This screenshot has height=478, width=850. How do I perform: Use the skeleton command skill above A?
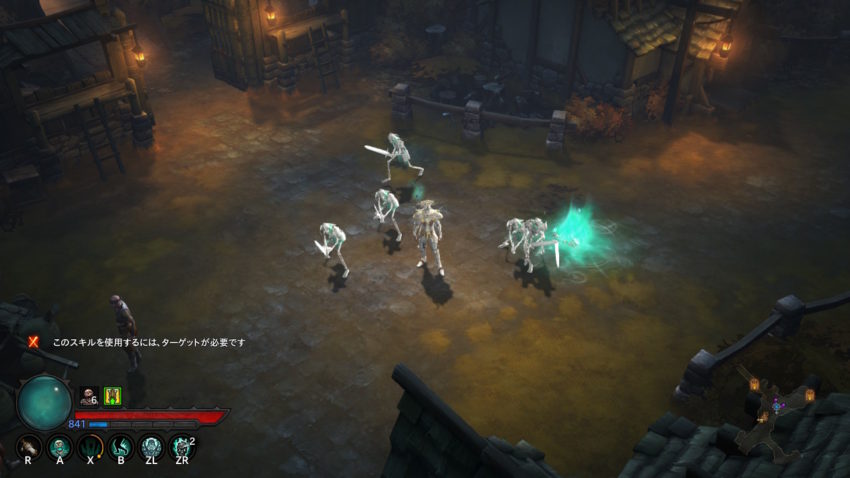pyautogui.click(x=59, y=446)
